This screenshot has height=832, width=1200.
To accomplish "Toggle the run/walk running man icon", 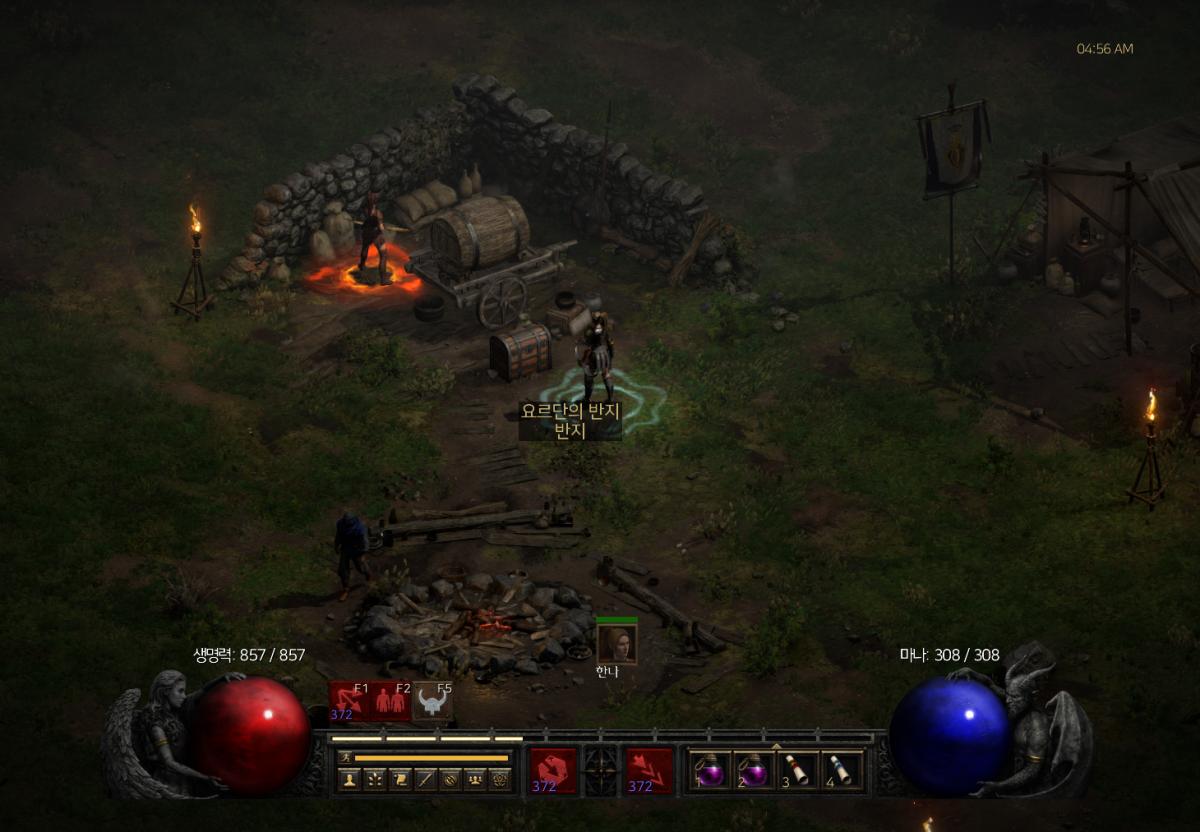I will (x=346, y=758).
